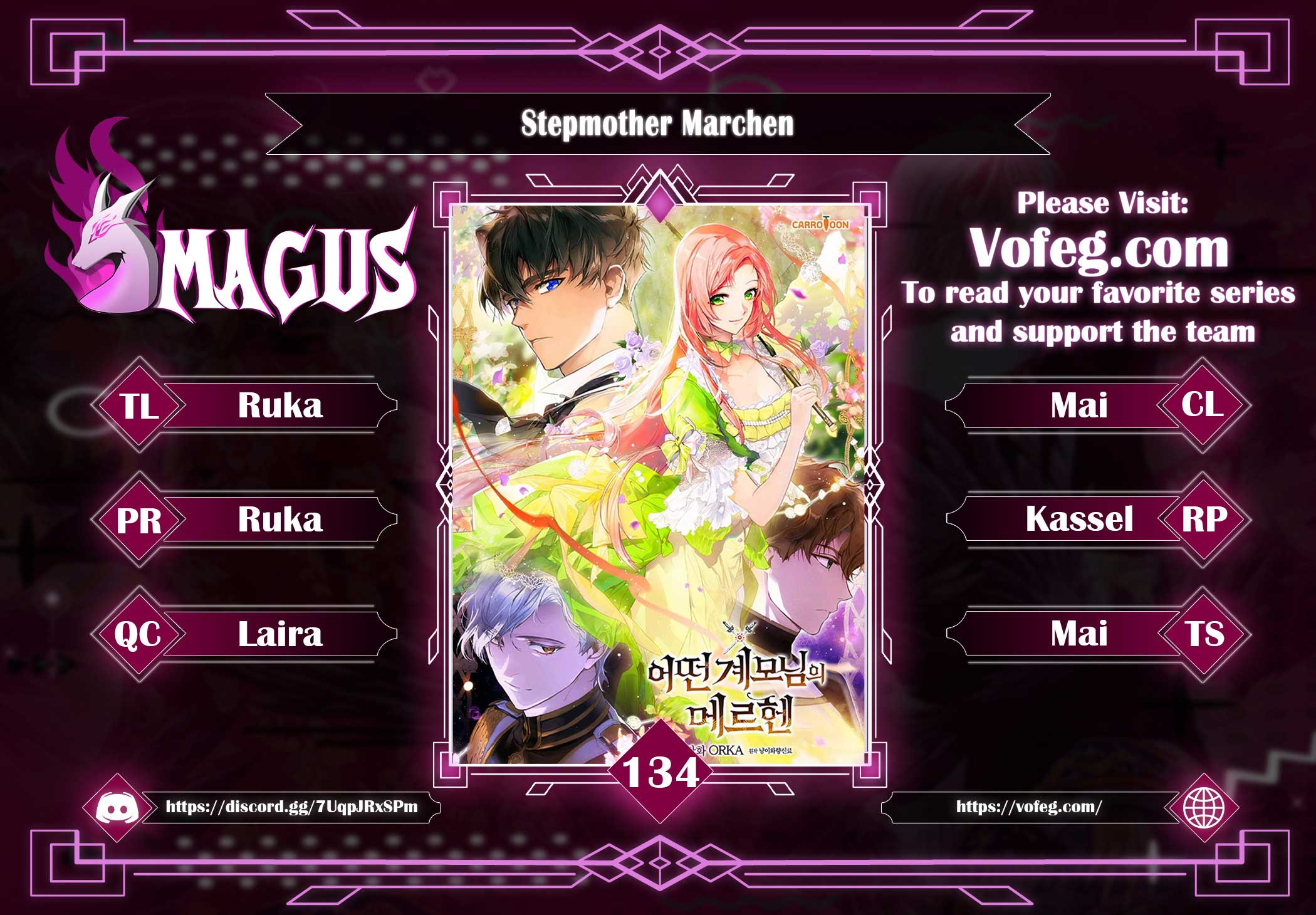Screen dimensions: 1316x915
Task: Follow the https://vofeg.com/ link
Action: point(1028,807)
